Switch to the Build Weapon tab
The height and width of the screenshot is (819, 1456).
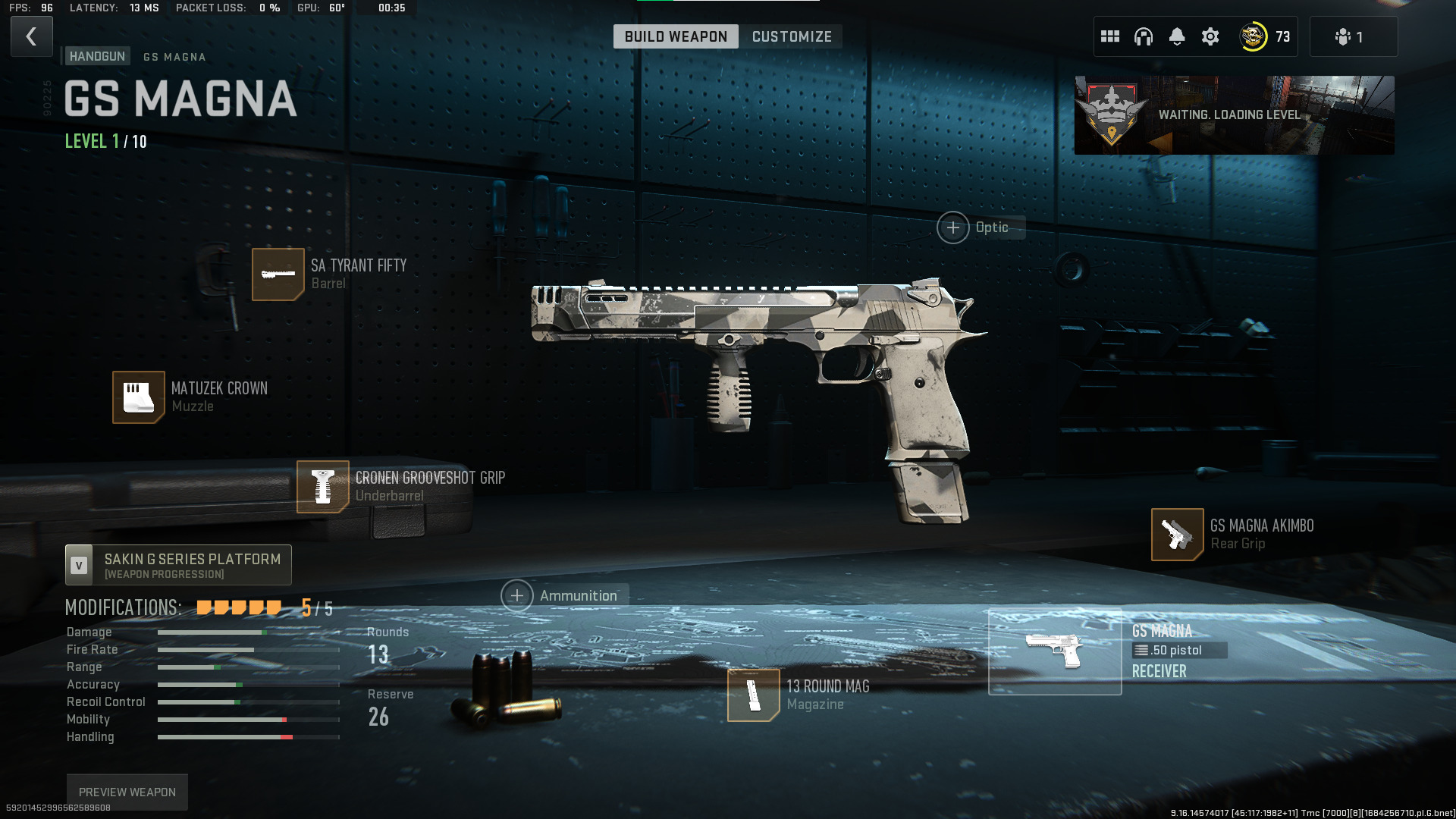click(675, 36)
